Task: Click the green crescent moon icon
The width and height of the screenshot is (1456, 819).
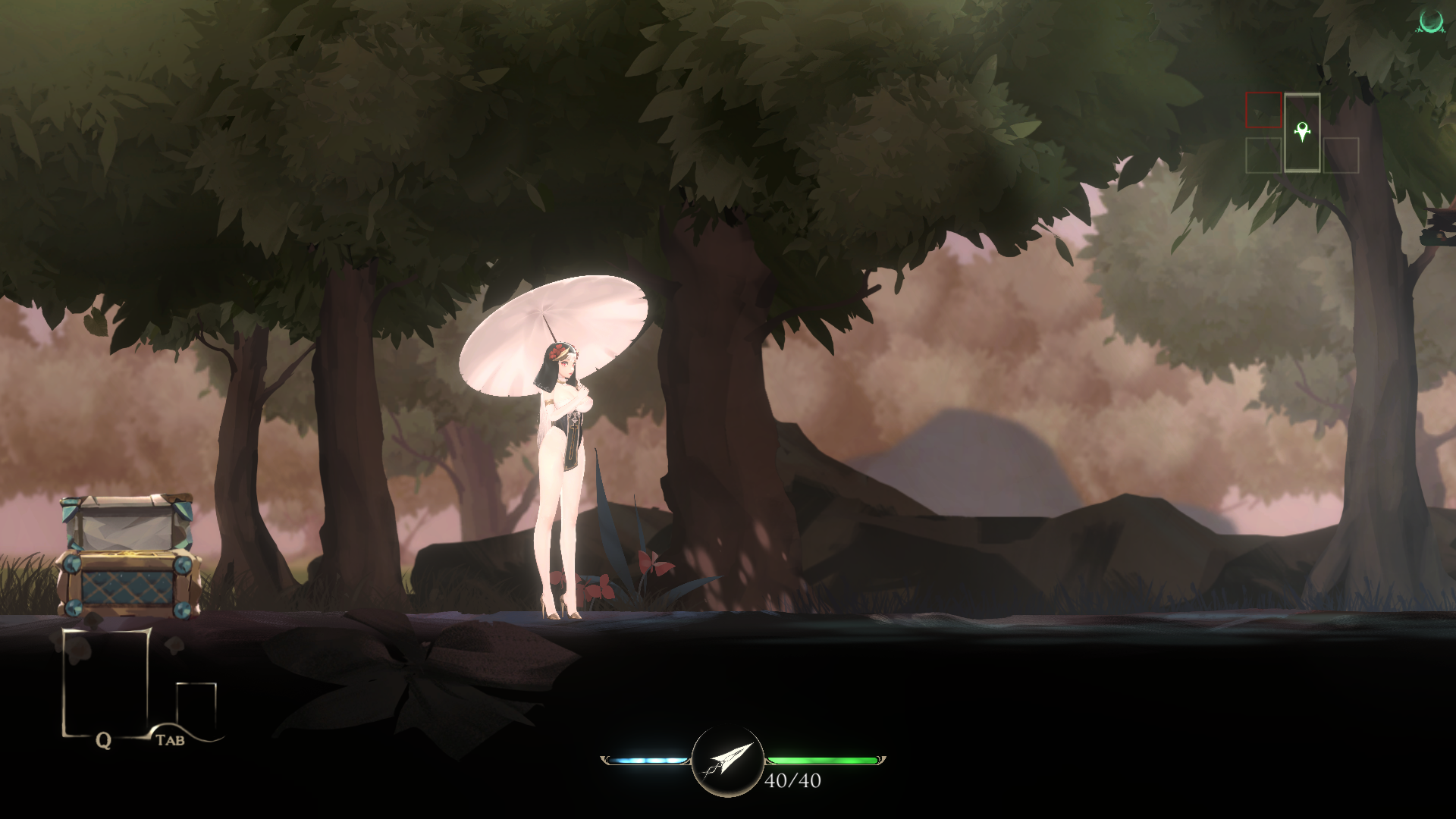Action: (x=1432, y=21)
